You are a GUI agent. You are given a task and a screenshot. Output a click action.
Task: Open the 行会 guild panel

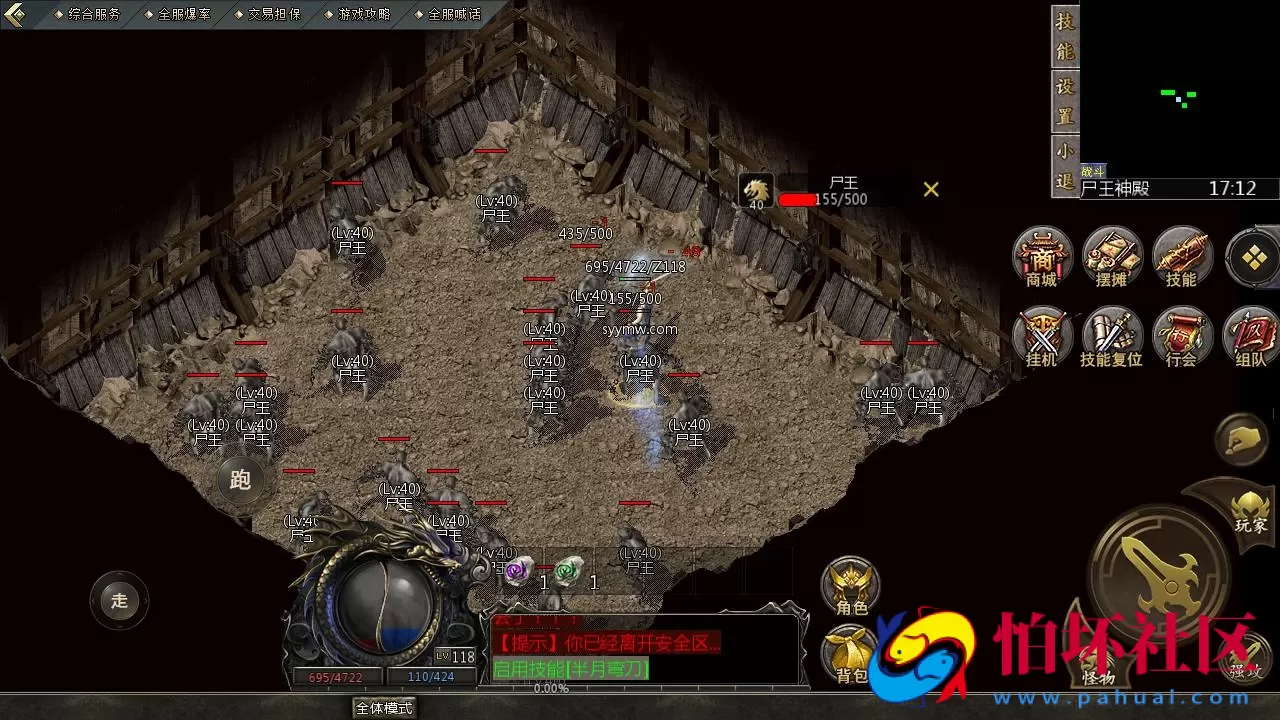click(1182, 337)
